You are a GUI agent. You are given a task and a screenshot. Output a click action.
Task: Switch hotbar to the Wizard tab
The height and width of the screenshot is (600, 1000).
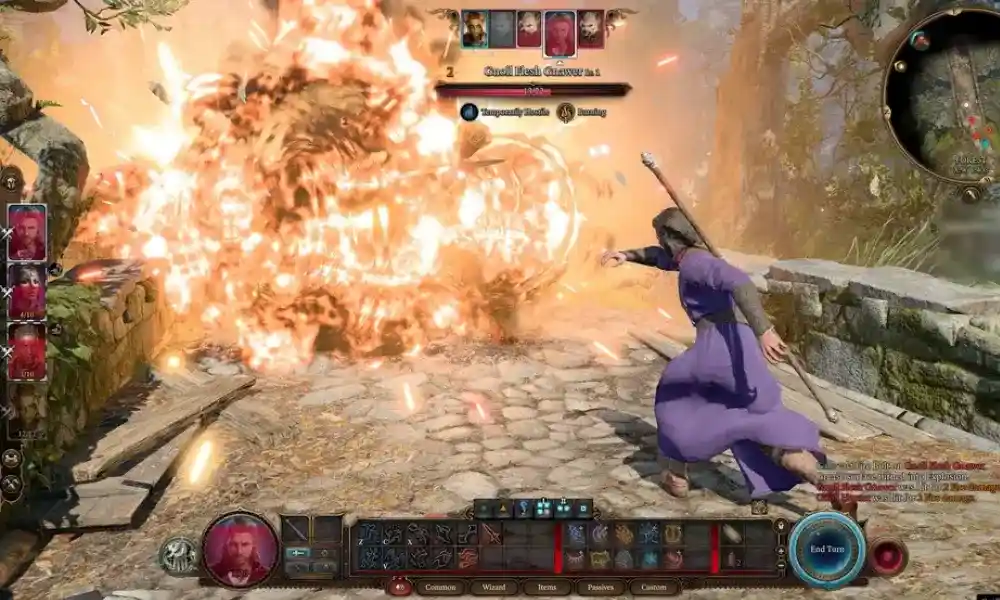point(493,587)
